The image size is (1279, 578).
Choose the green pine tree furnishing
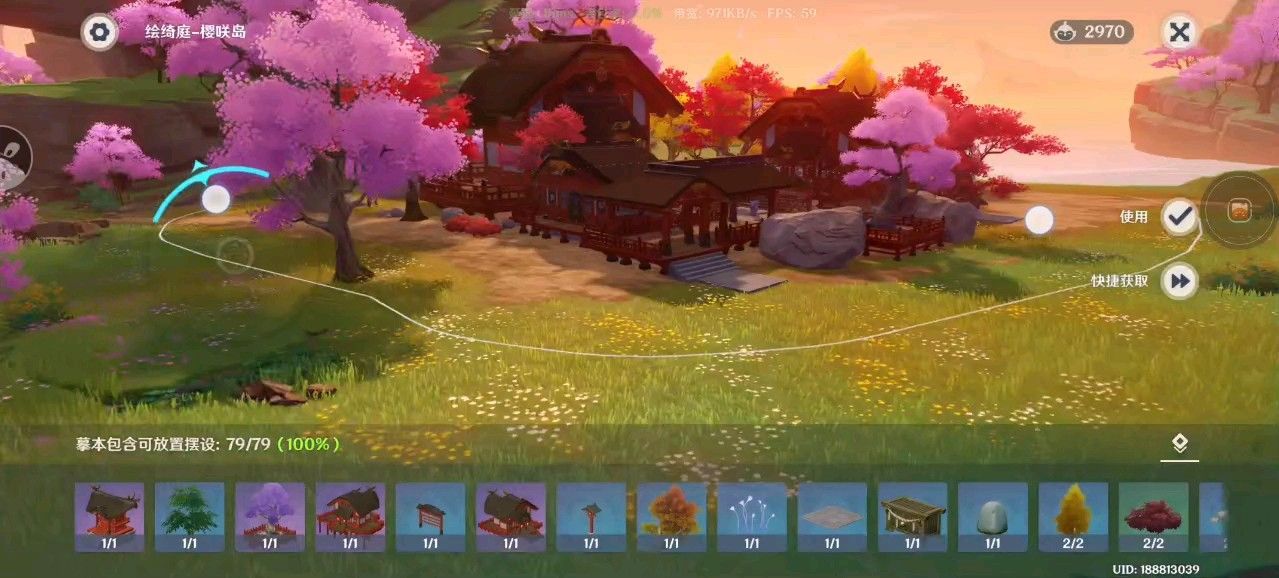pyautogui.click(x=189, y=516)
